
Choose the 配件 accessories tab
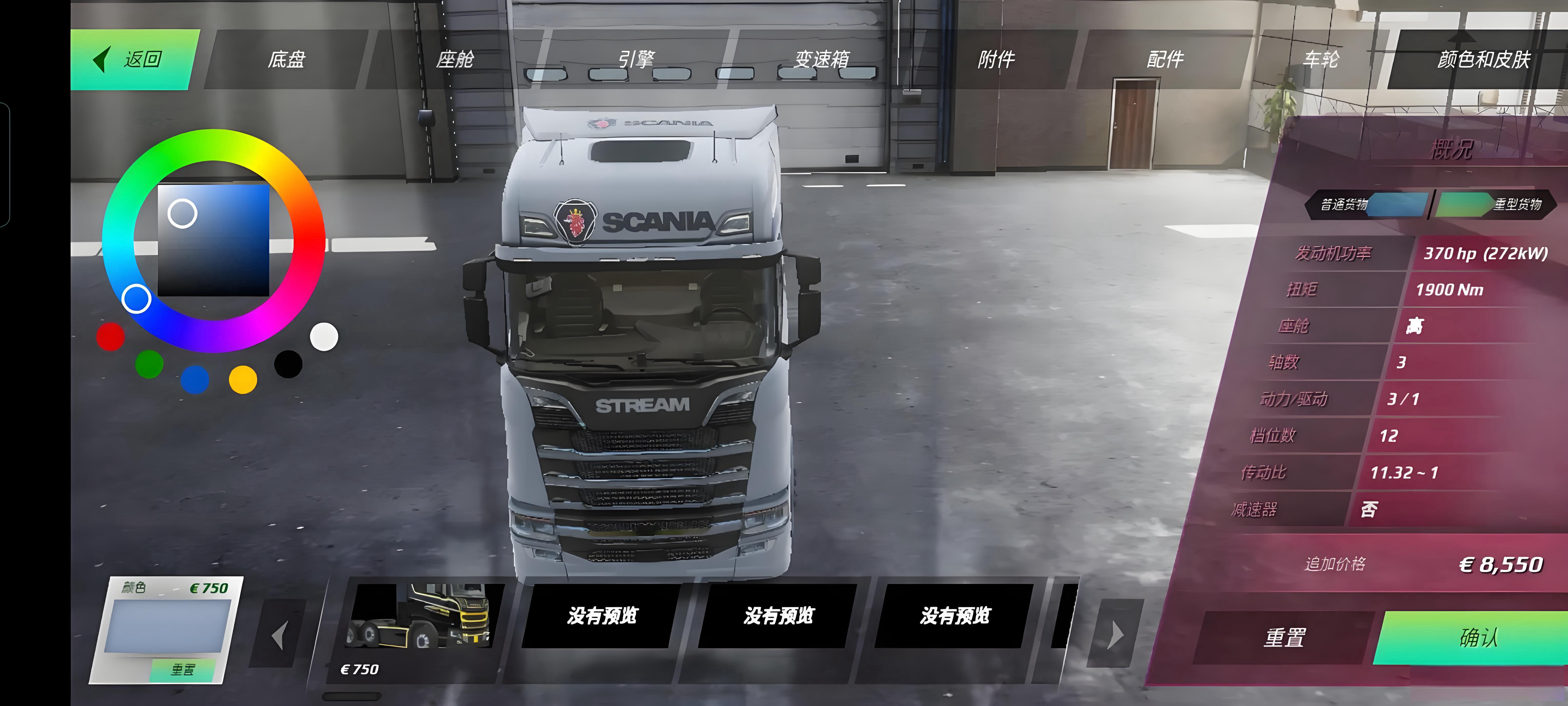tap(1164, 60)
